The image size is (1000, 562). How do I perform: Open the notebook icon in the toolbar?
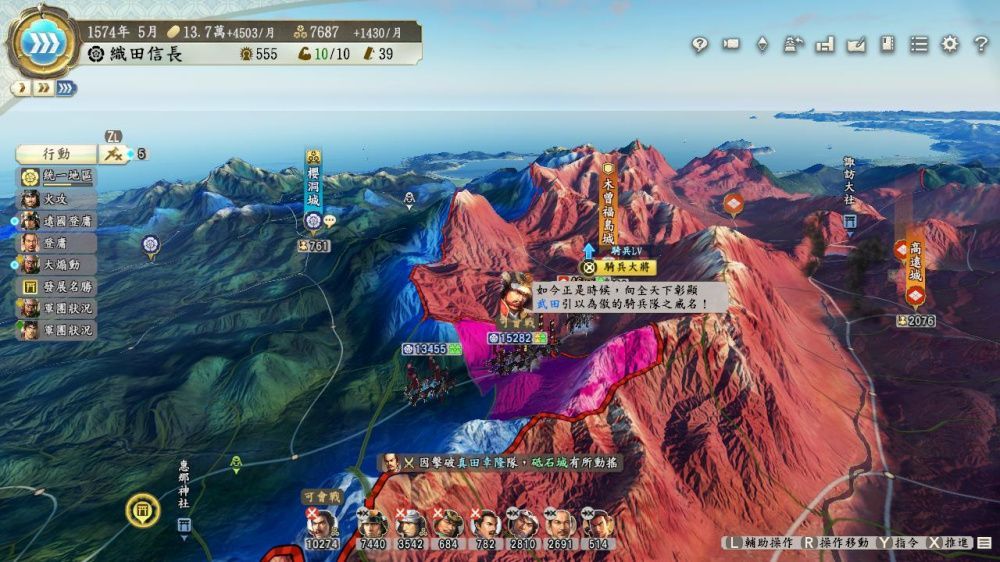(x=887, y=44)
